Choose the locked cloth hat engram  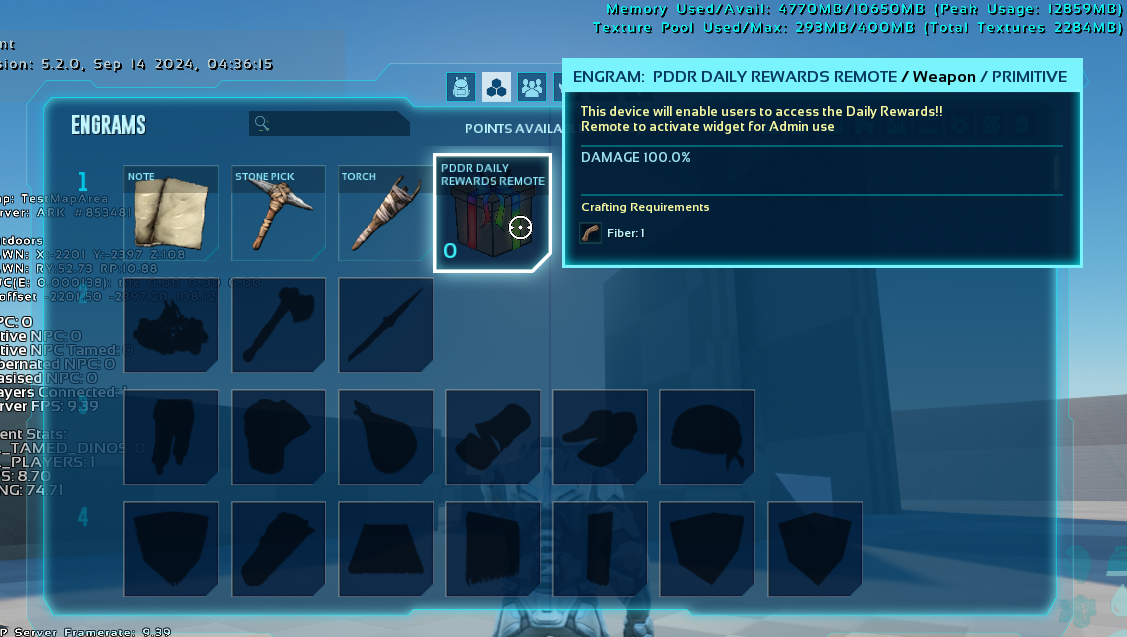[x=706, y=437]
